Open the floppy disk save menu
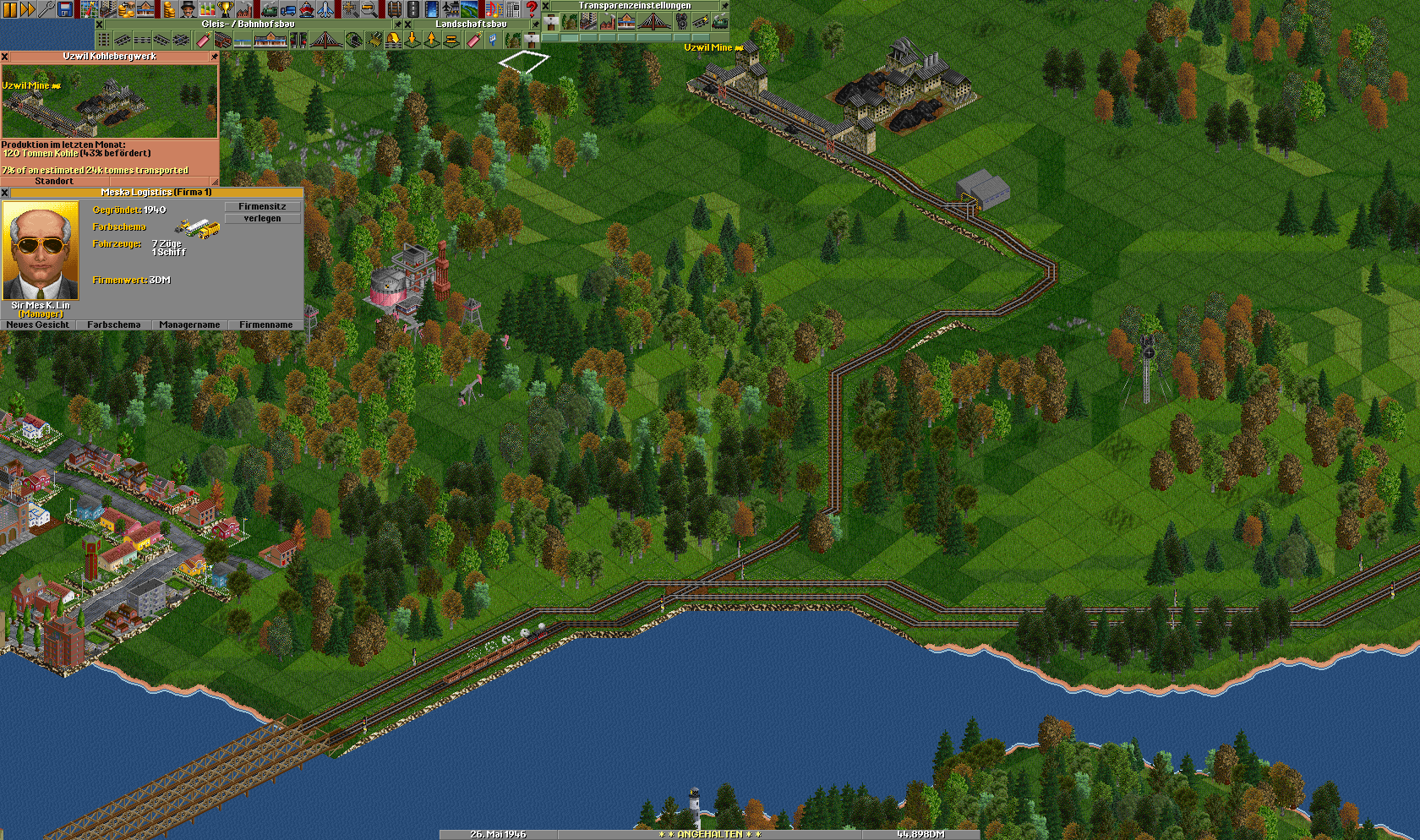The height and width of the screenshot is (840, 1420). pyautogui.click(x=65, y=9)
